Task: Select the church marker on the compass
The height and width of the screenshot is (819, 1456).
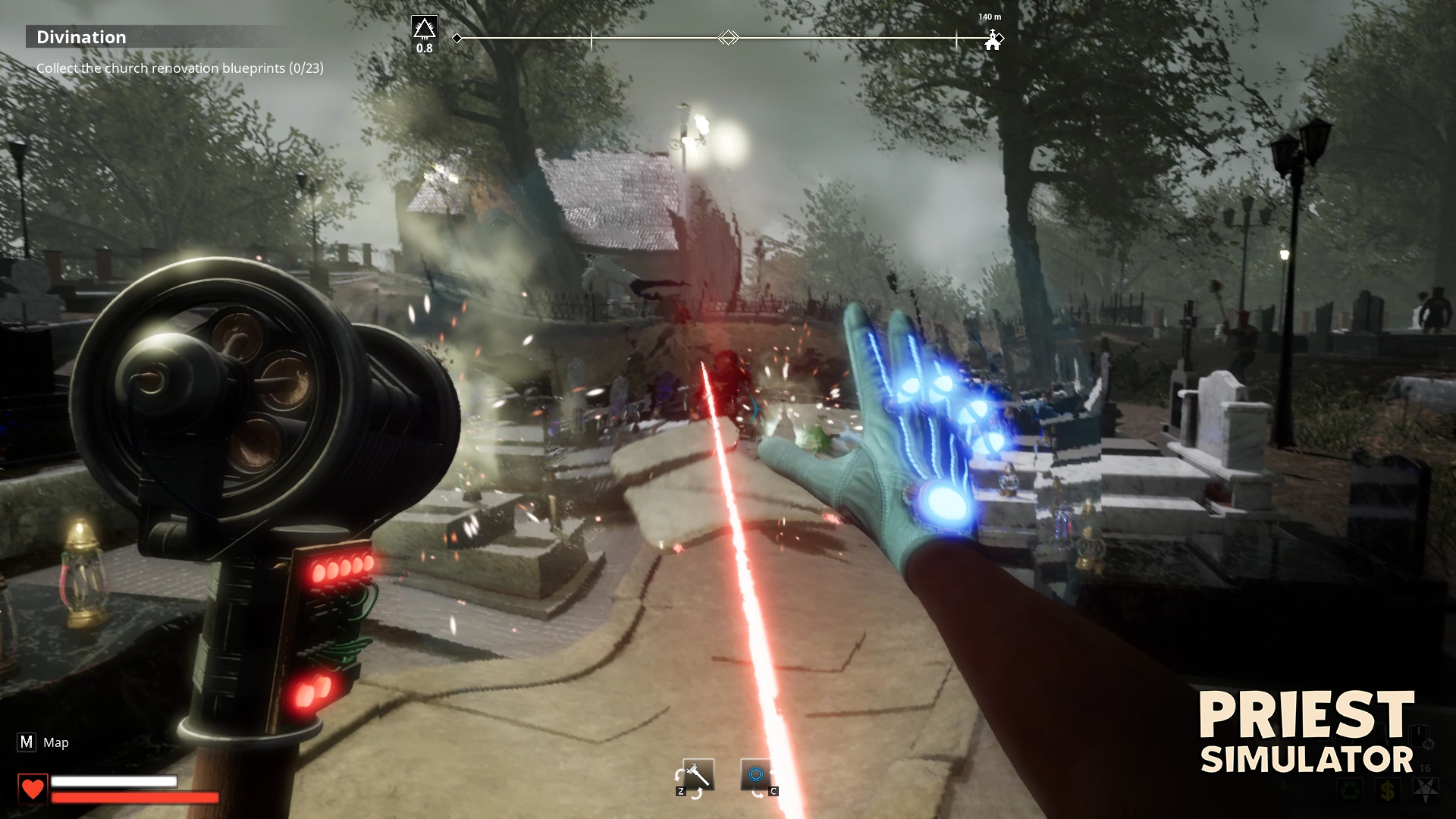Action: pos(992,41)
